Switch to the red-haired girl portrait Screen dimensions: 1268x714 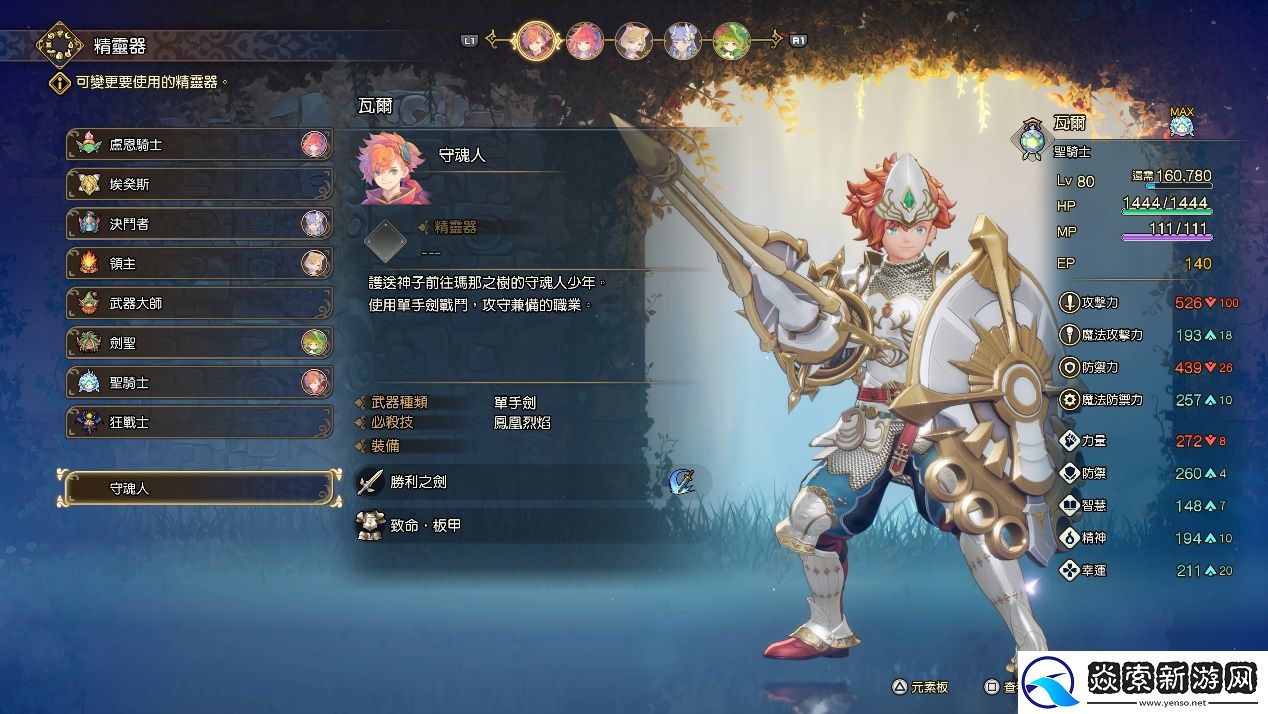point(584,41)
